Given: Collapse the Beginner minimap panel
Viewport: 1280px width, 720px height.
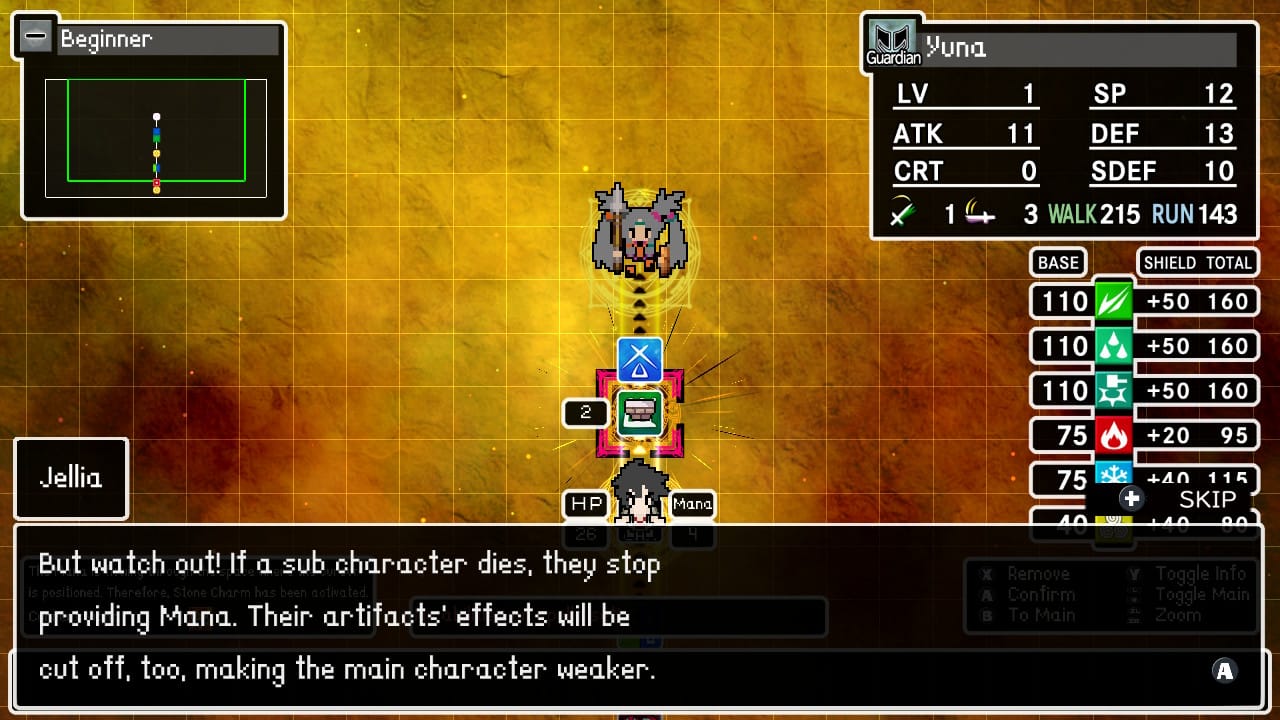Looking at the screenshot, I should (x=36, y=38).
